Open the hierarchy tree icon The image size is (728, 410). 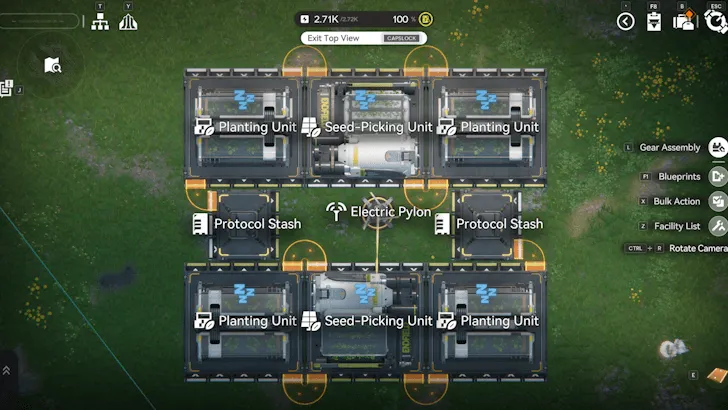click(100, 22)
